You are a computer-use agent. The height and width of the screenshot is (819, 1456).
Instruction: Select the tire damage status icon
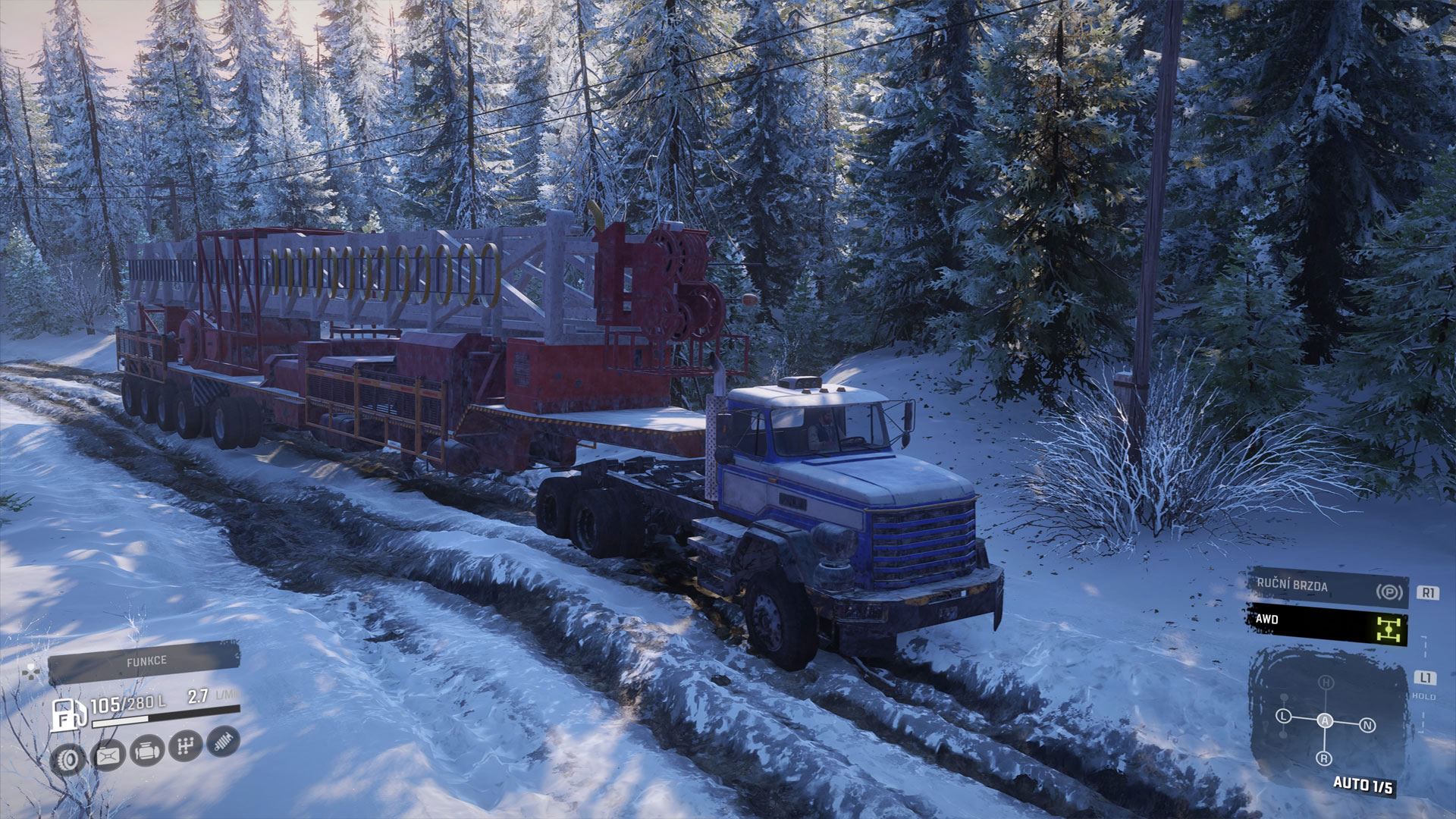point(69,758)
